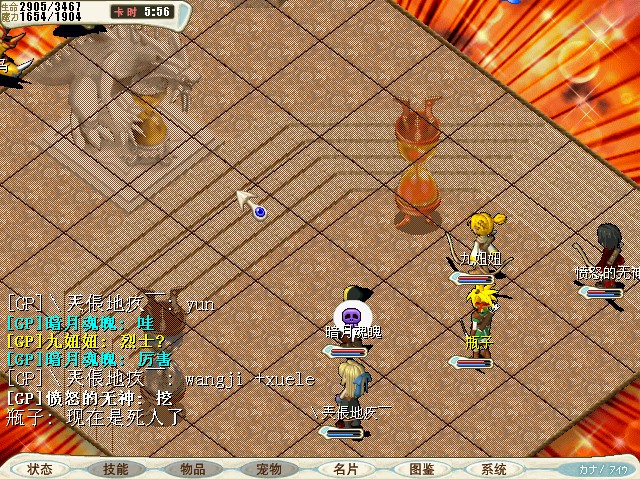The width and height of the screenshot is (640, 480).
Task: Open the 图鉴 album menu
Action: (421, 469)
